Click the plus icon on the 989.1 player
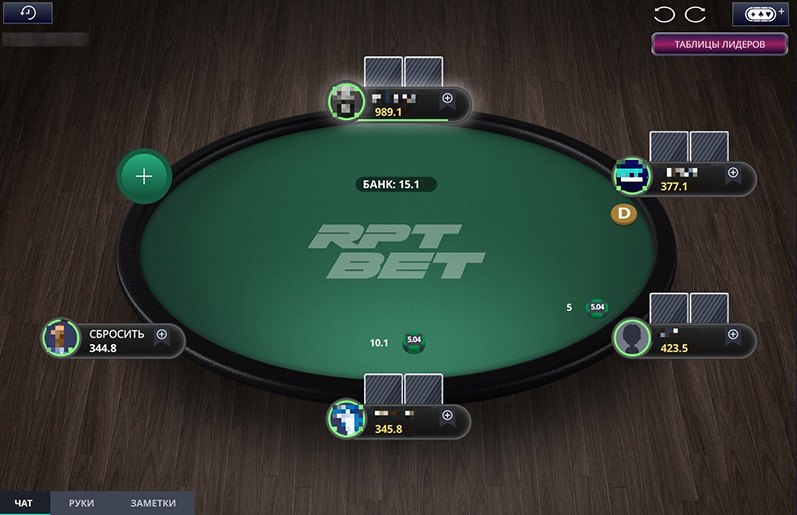 pos(448,98)
